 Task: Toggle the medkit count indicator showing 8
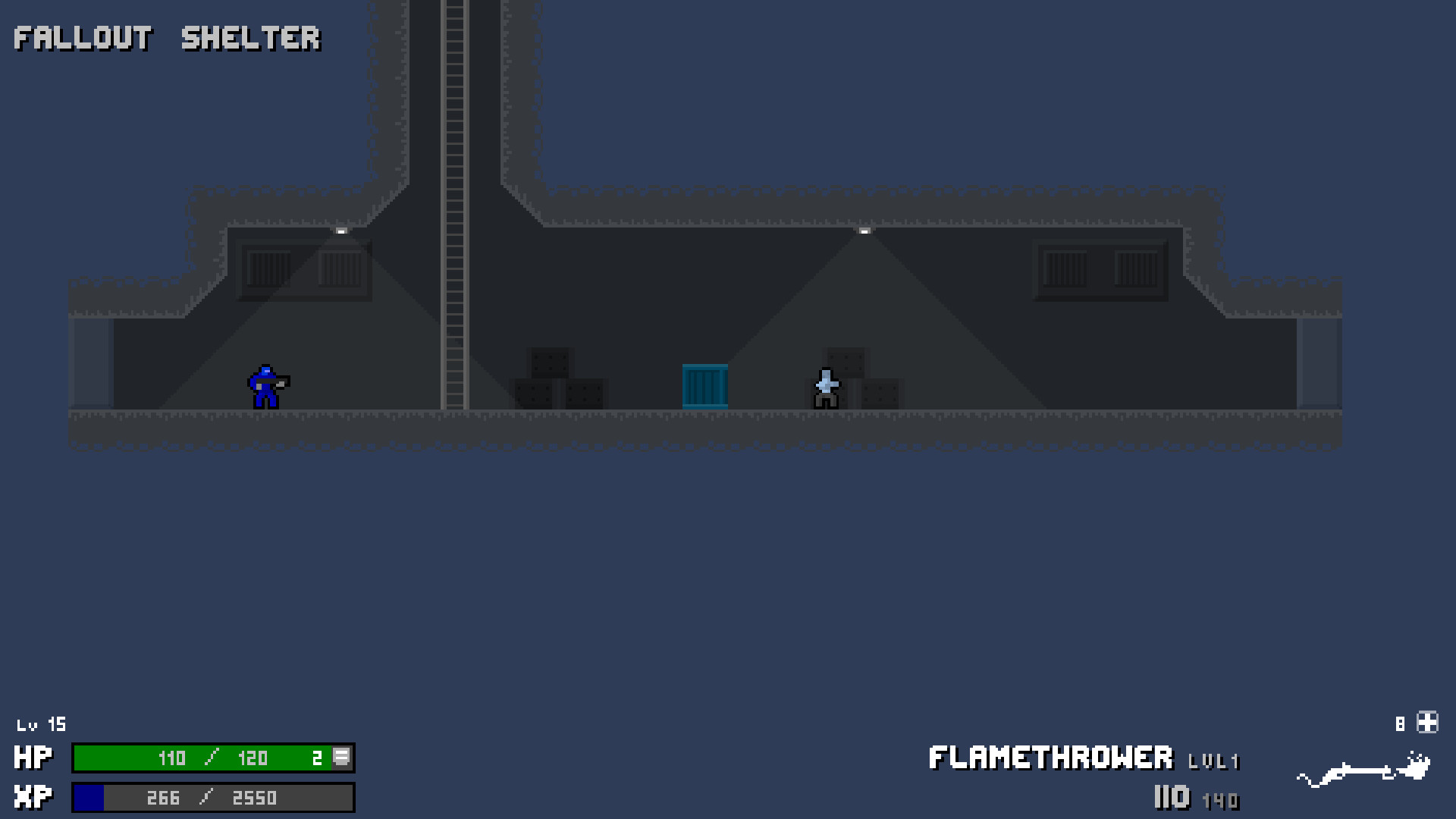[1400, 722]
